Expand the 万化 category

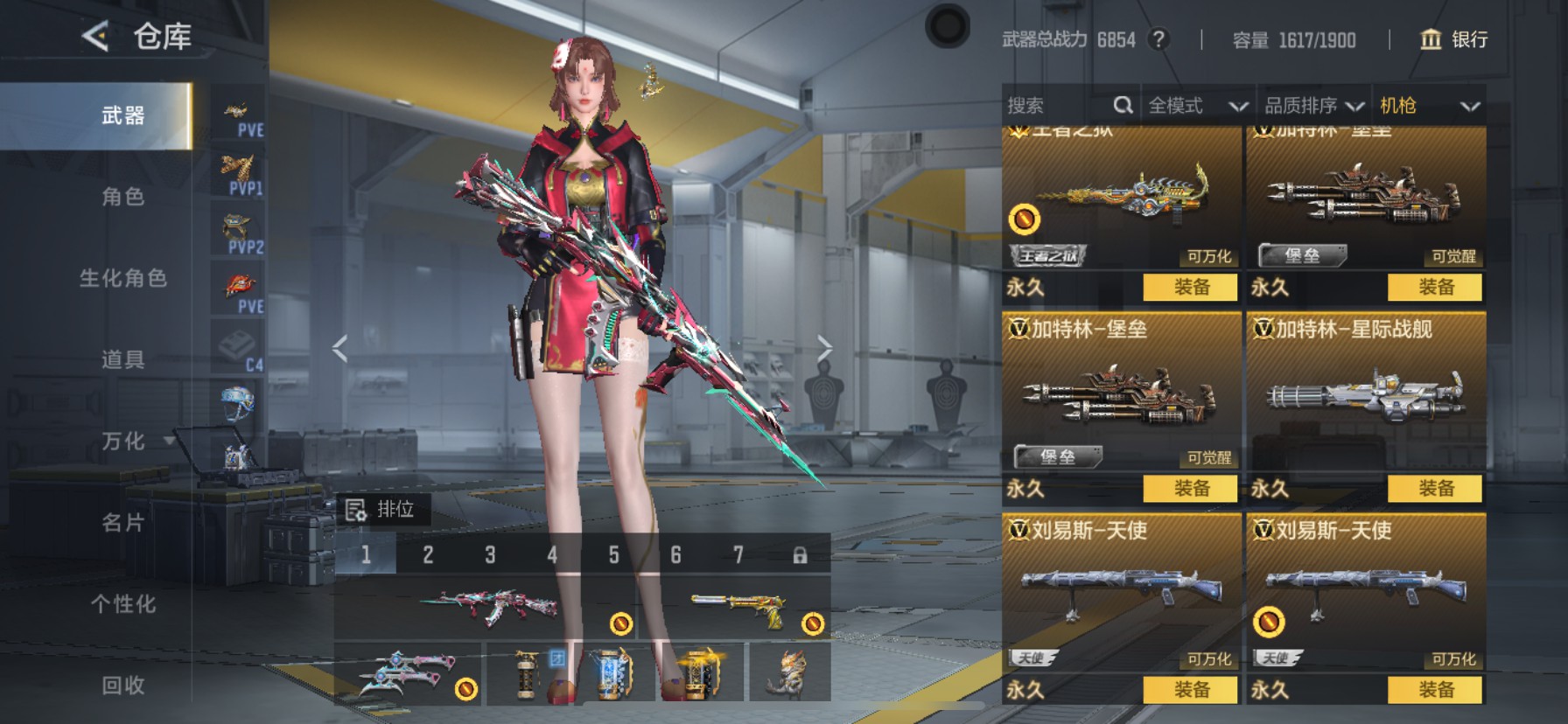pos(131,442)
